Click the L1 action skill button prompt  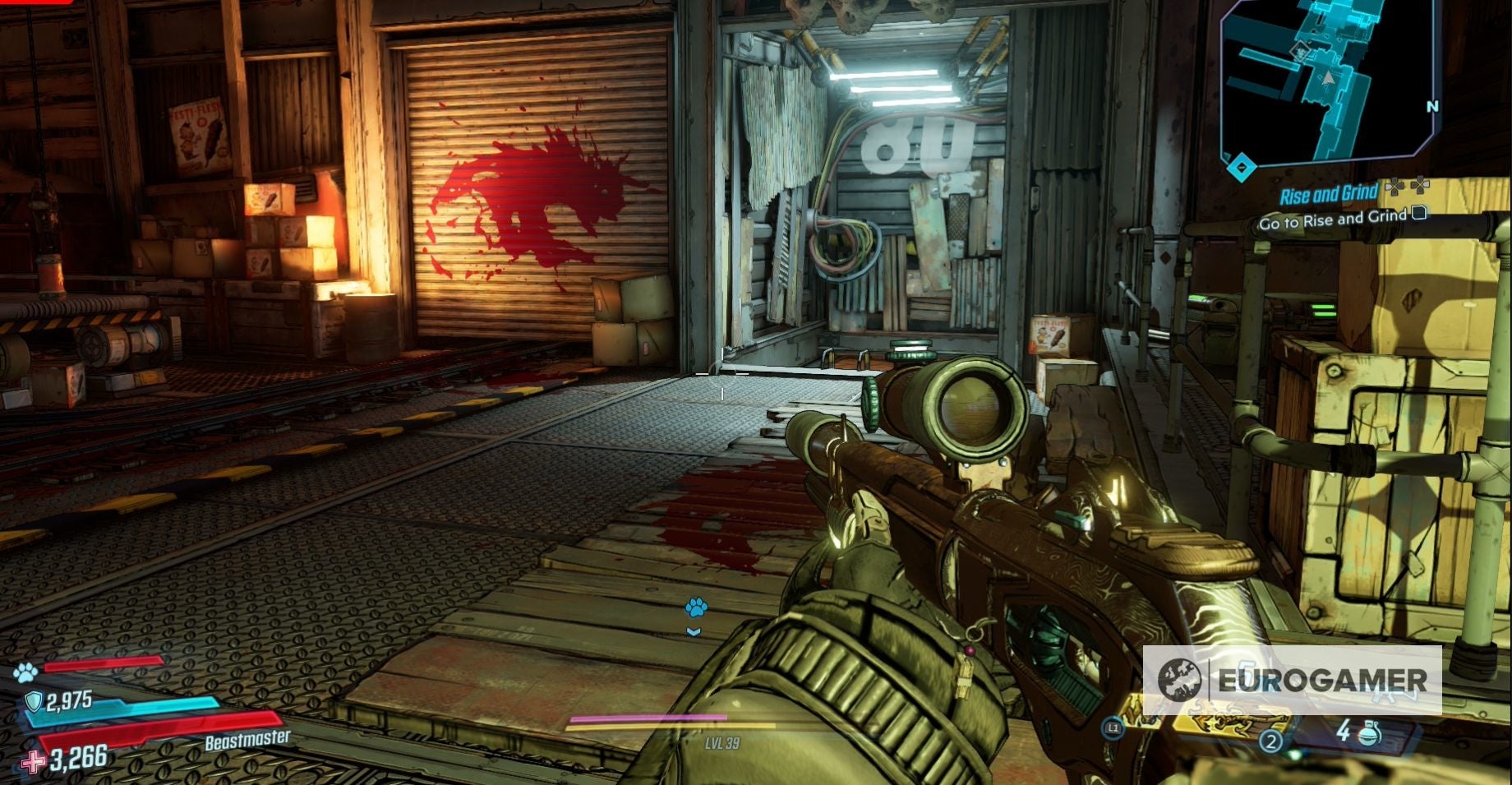[1112, 728]
